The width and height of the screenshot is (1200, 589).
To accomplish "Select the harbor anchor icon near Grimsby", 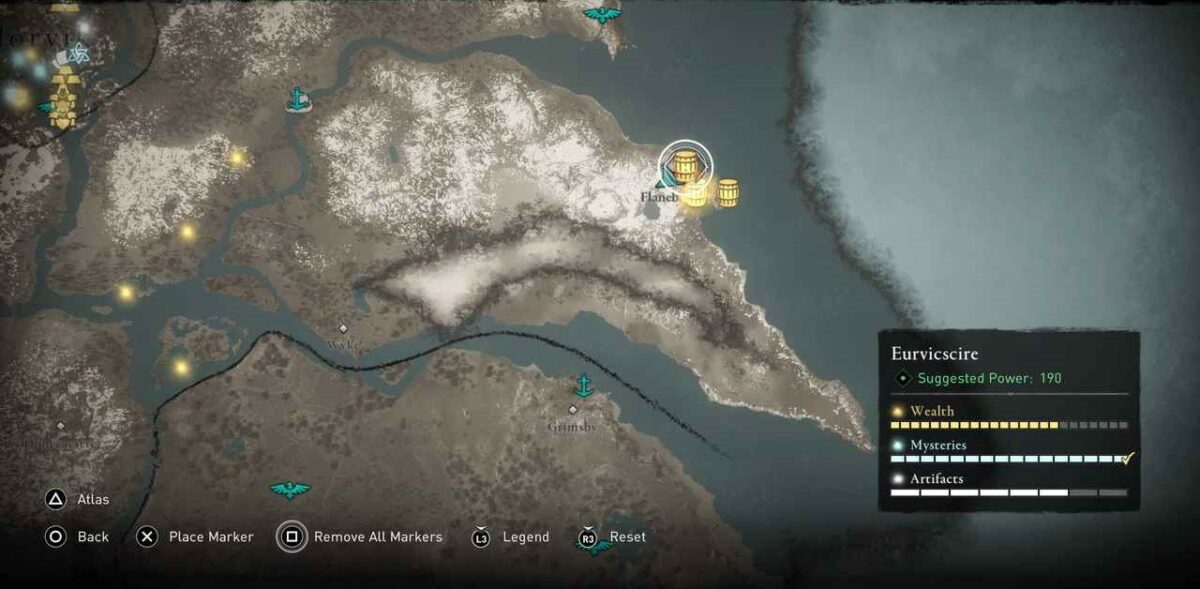I will (583, 386).
